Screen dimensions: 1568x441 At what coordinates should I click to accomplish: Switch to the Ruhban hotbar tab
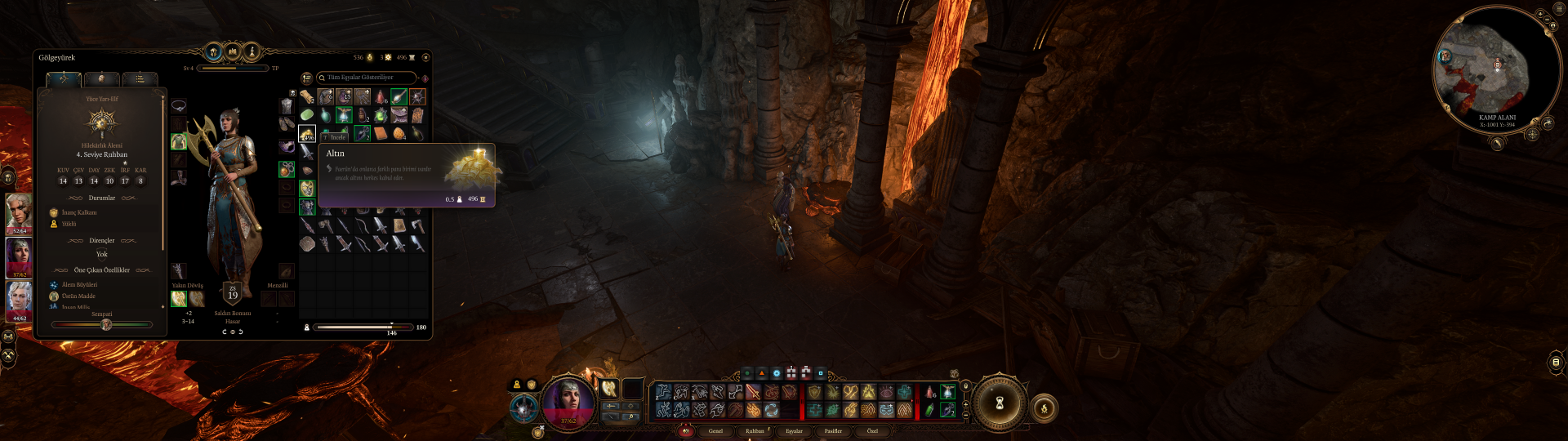pyautogui.click(x=755, y=430)
